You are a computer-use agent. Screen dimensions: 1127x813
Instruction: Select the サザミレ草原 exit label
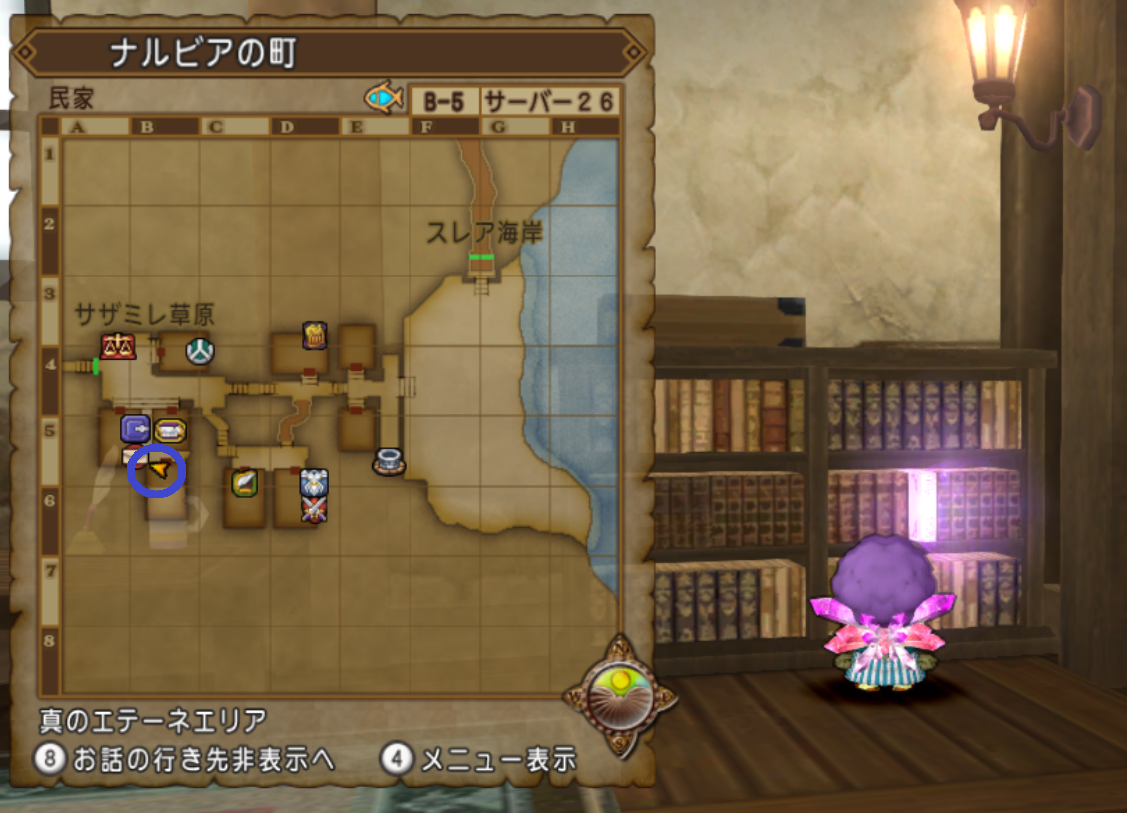(x=144, y=315)
